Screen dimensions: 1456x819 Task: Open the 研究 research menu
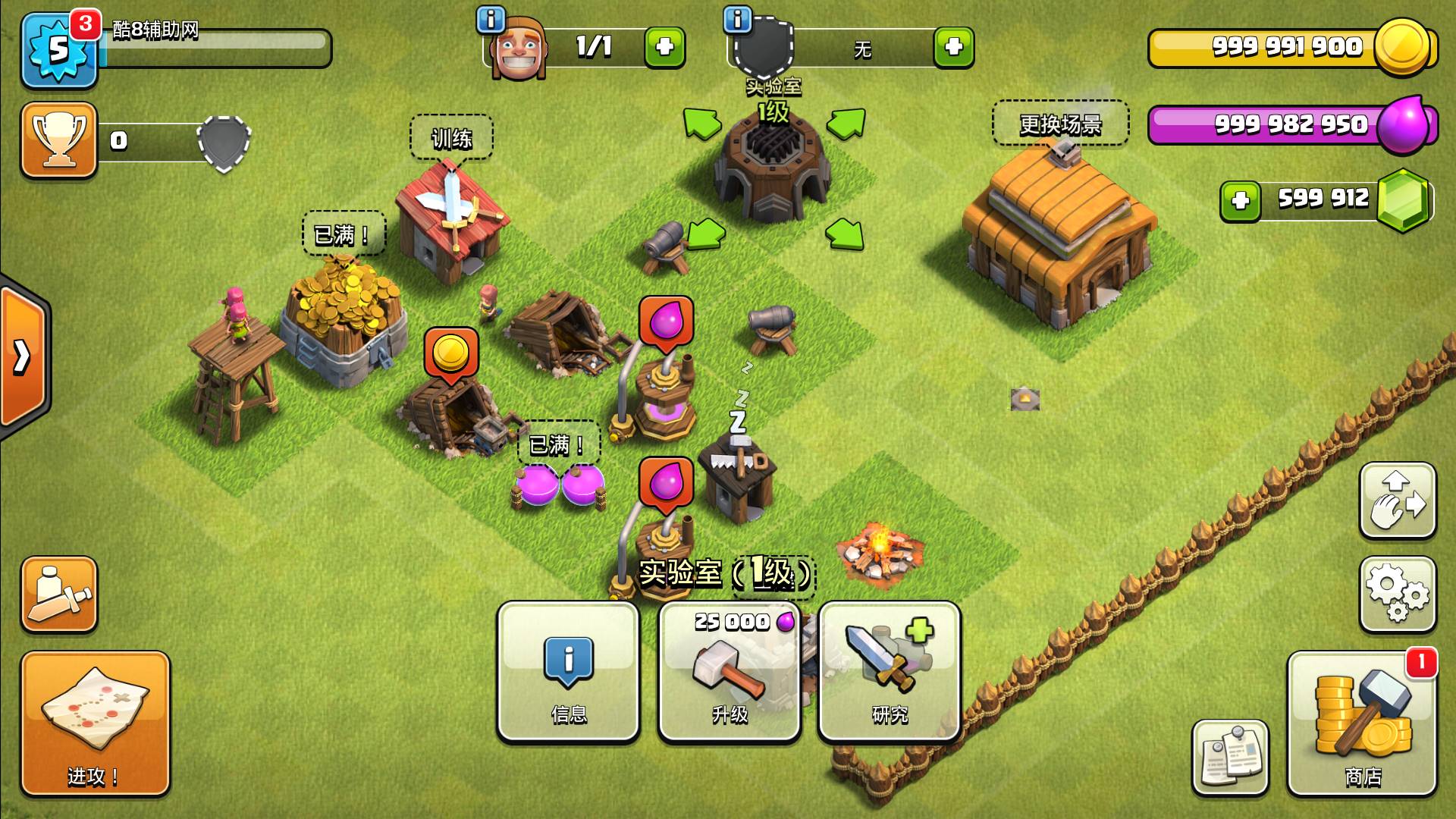pos(890,671)
